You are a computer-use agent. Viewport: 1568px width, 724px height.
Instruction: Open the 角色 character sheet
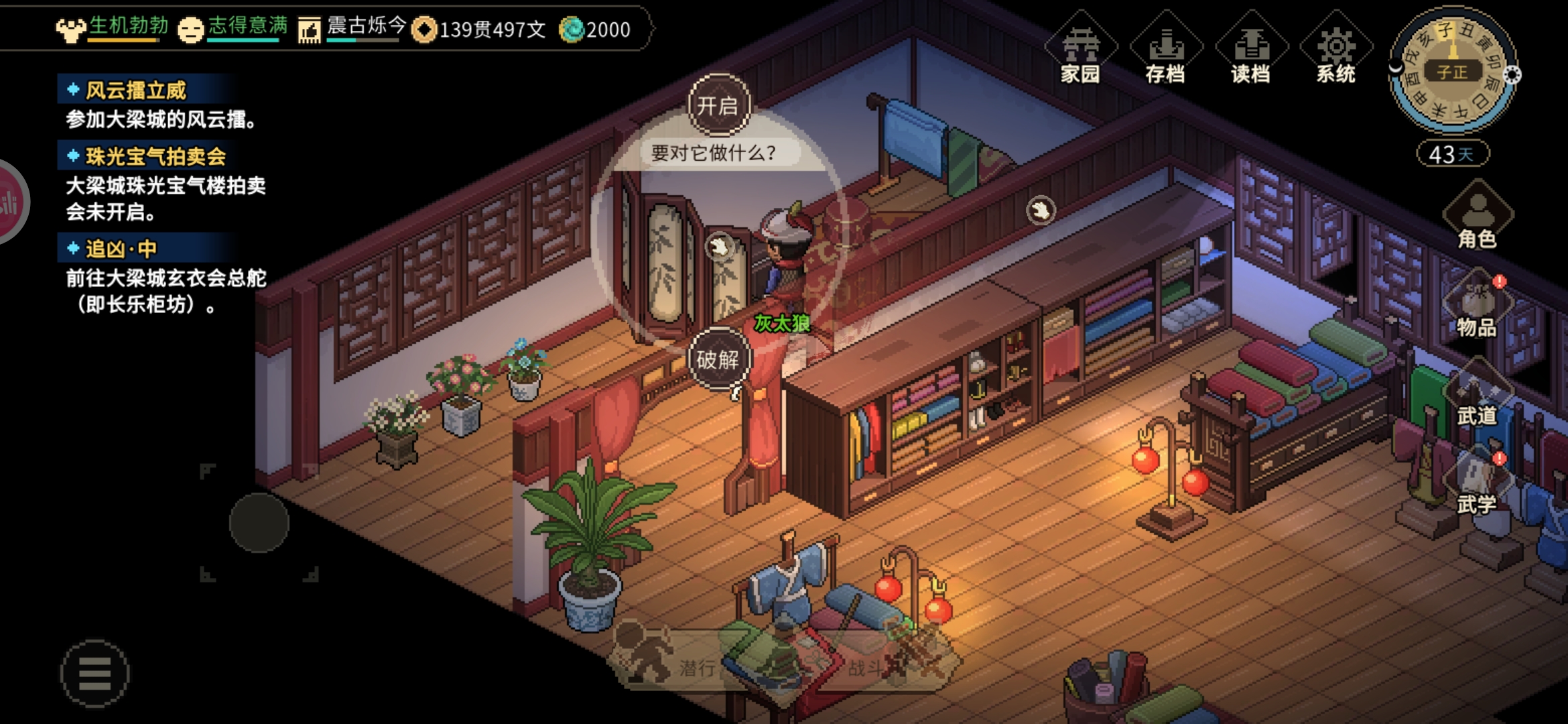point(1478,216)
